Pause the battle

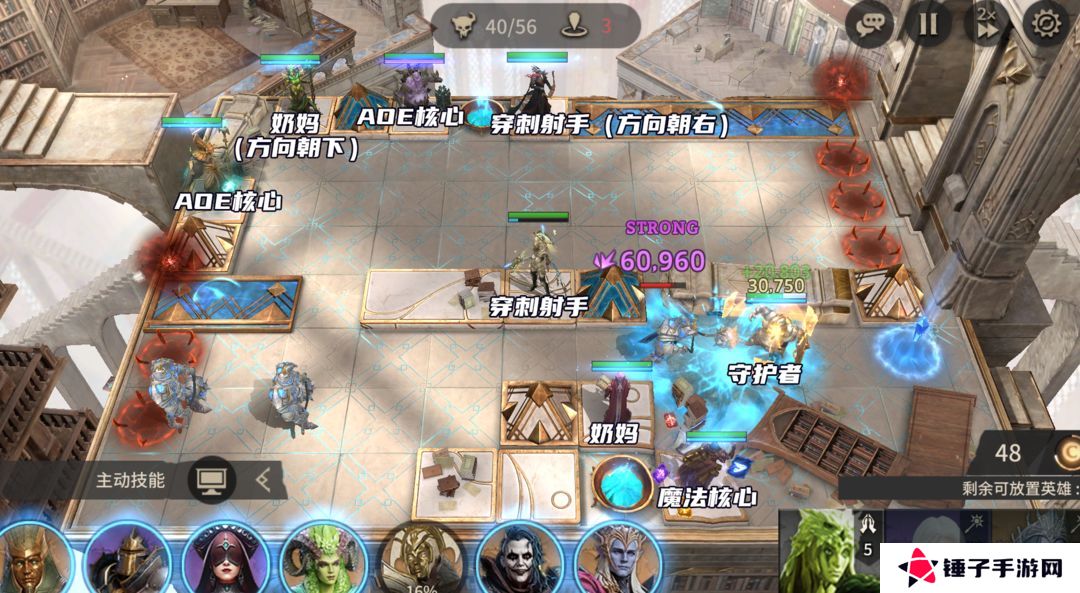tap(928, 24)
